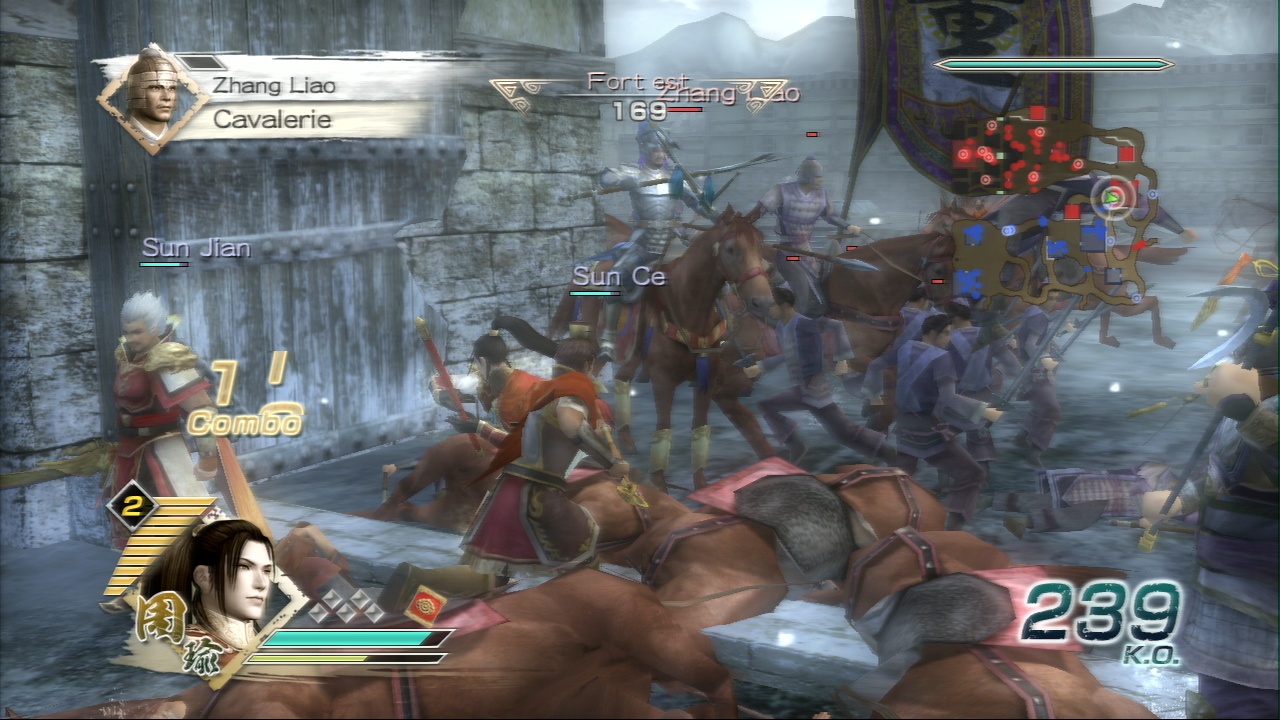Click the green player arrow on the minimap

pos(1110,198)
